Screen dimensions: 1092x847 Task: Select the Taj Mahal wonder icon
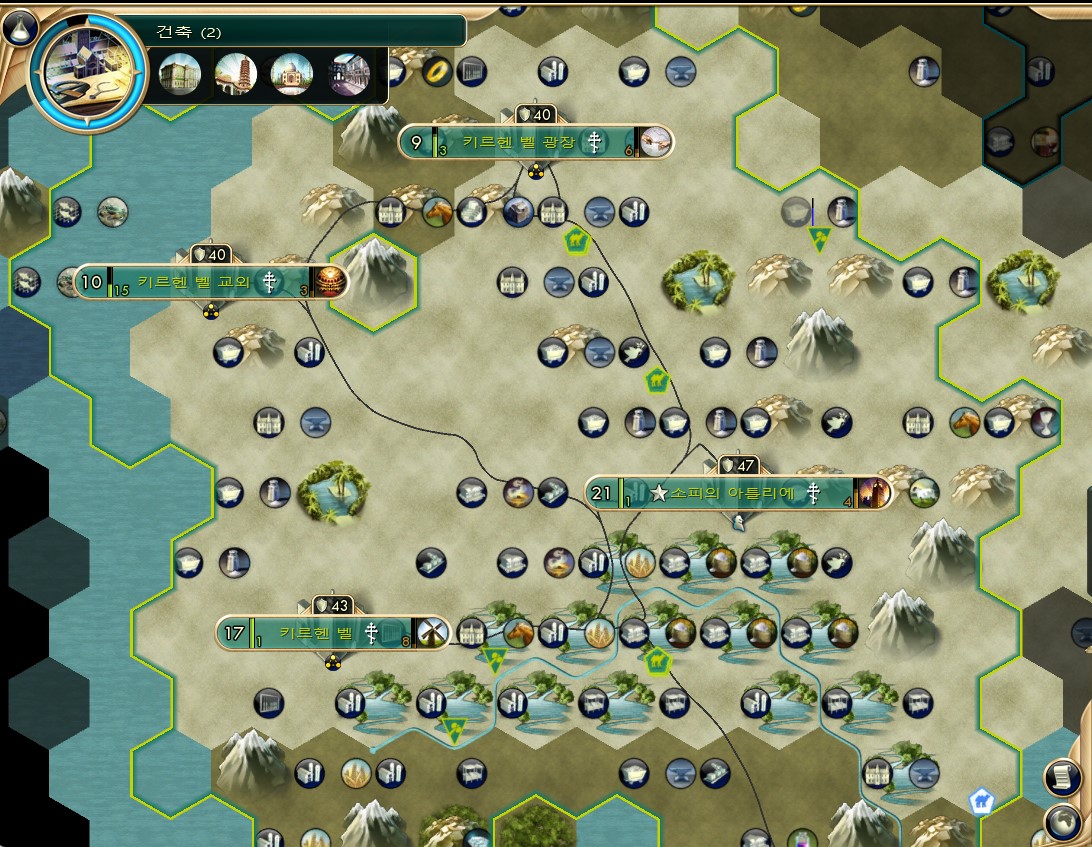pyautogui.click(x=292, y=74)
